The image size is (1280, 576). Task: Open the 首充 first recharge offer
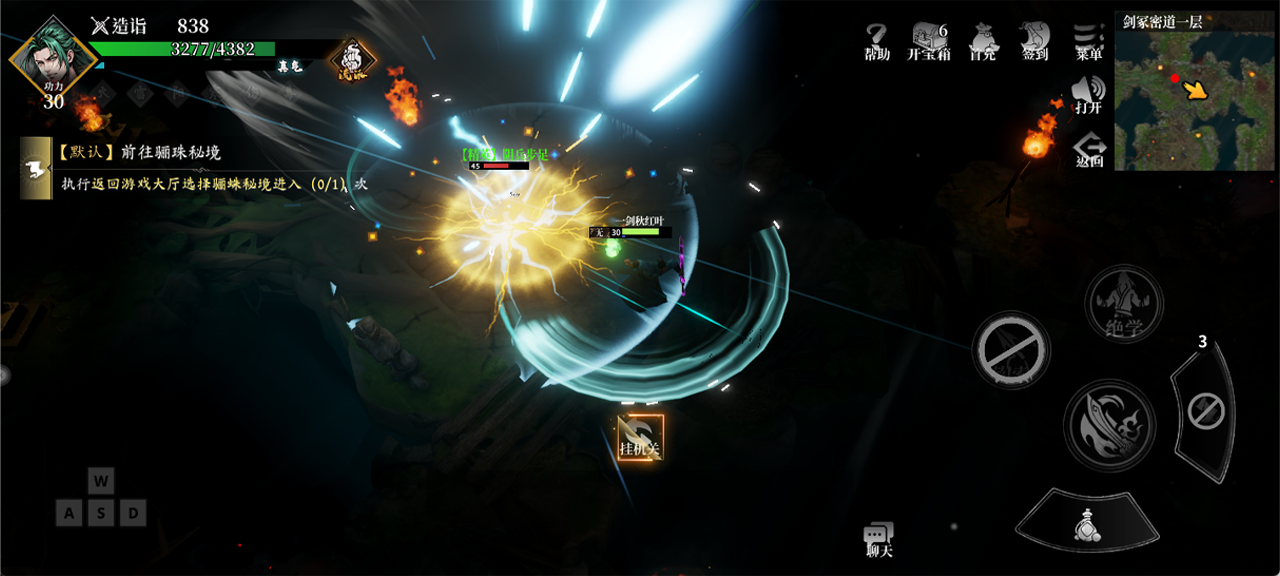click(x=982, y=42)
